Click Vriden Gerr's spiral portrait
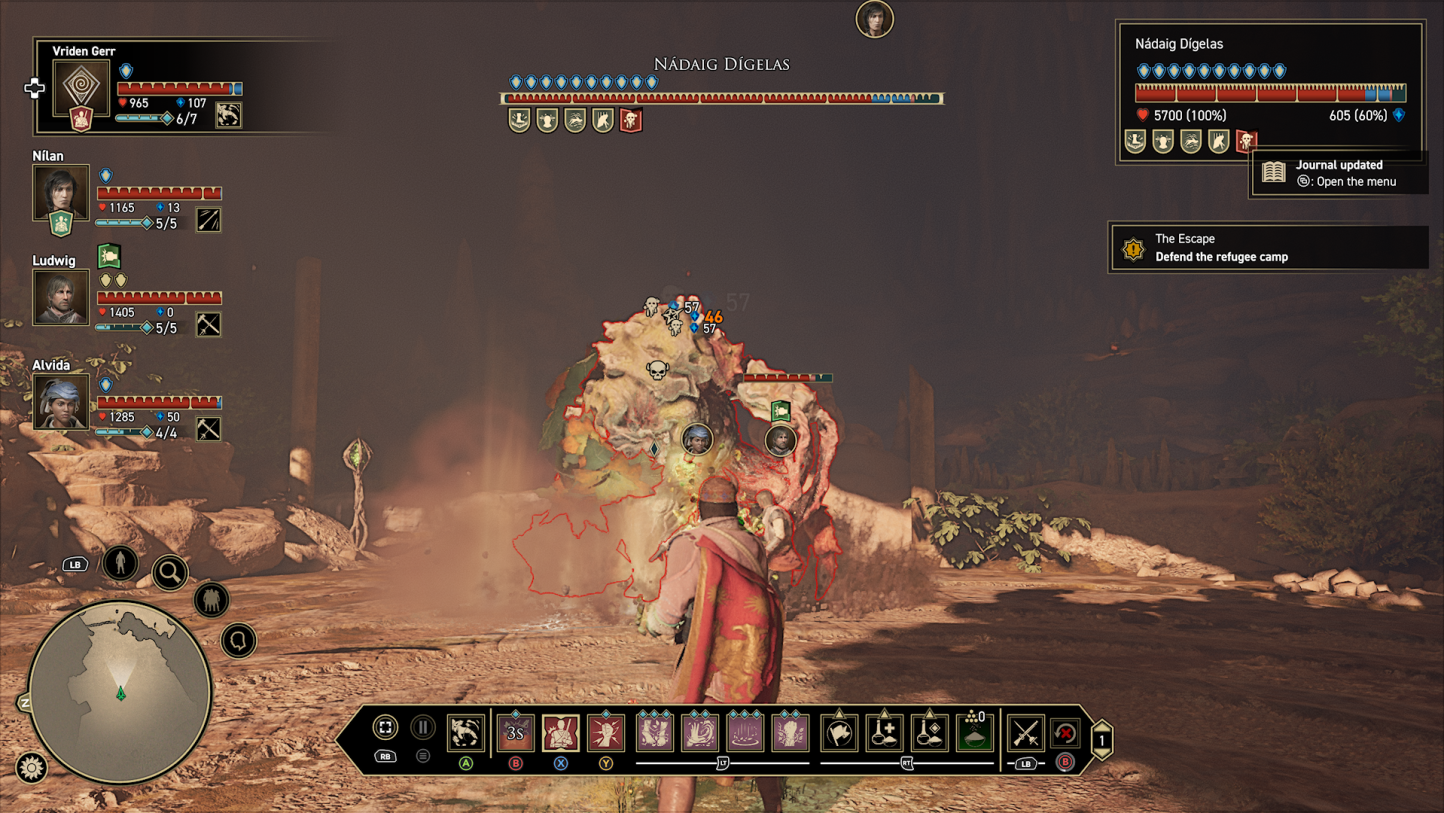Screen dimensions: 1444x813 coord(80,86)
